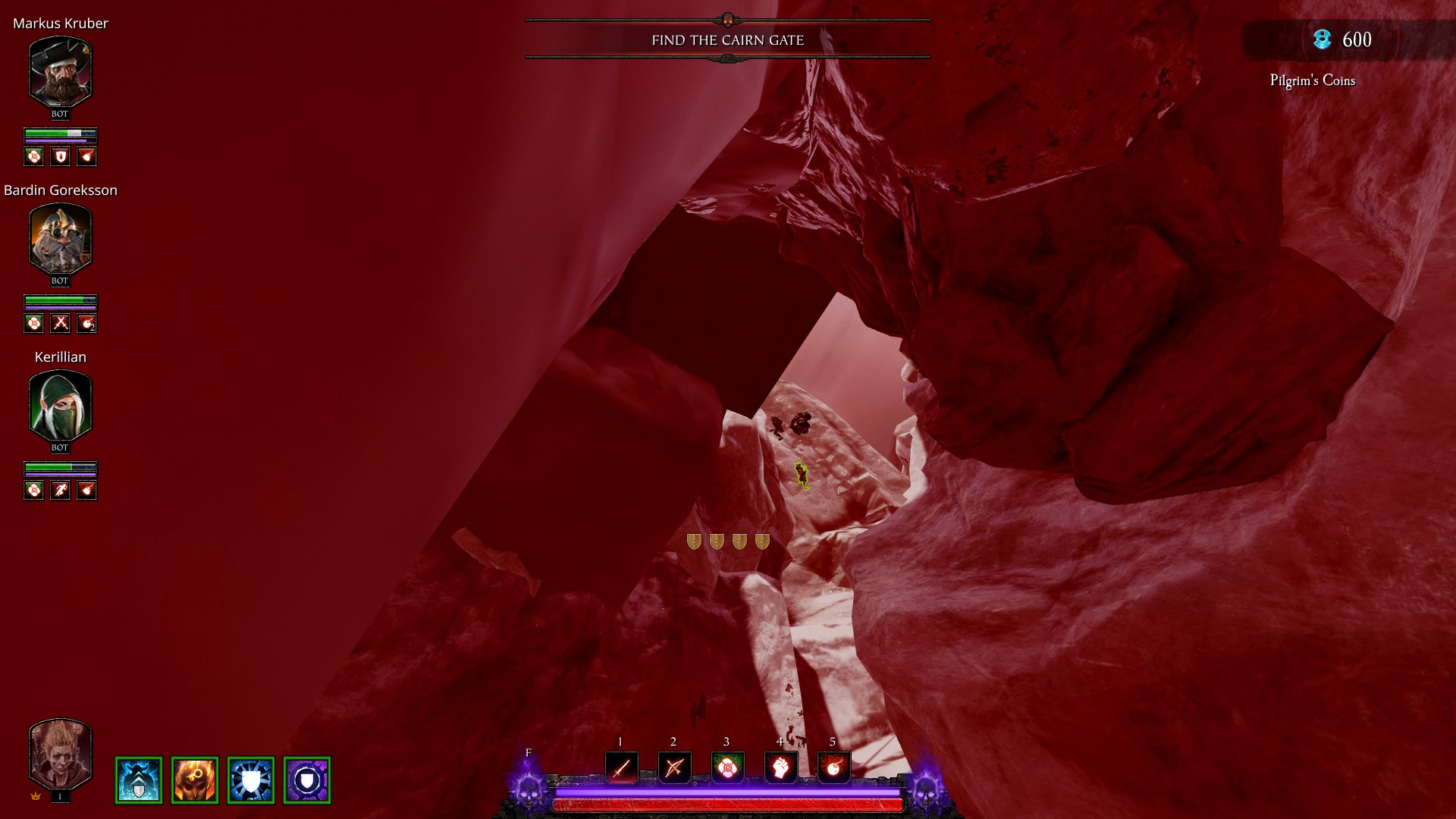Click Sienna's player portrait
This screenshot has width=1456, height=819.
60,755
